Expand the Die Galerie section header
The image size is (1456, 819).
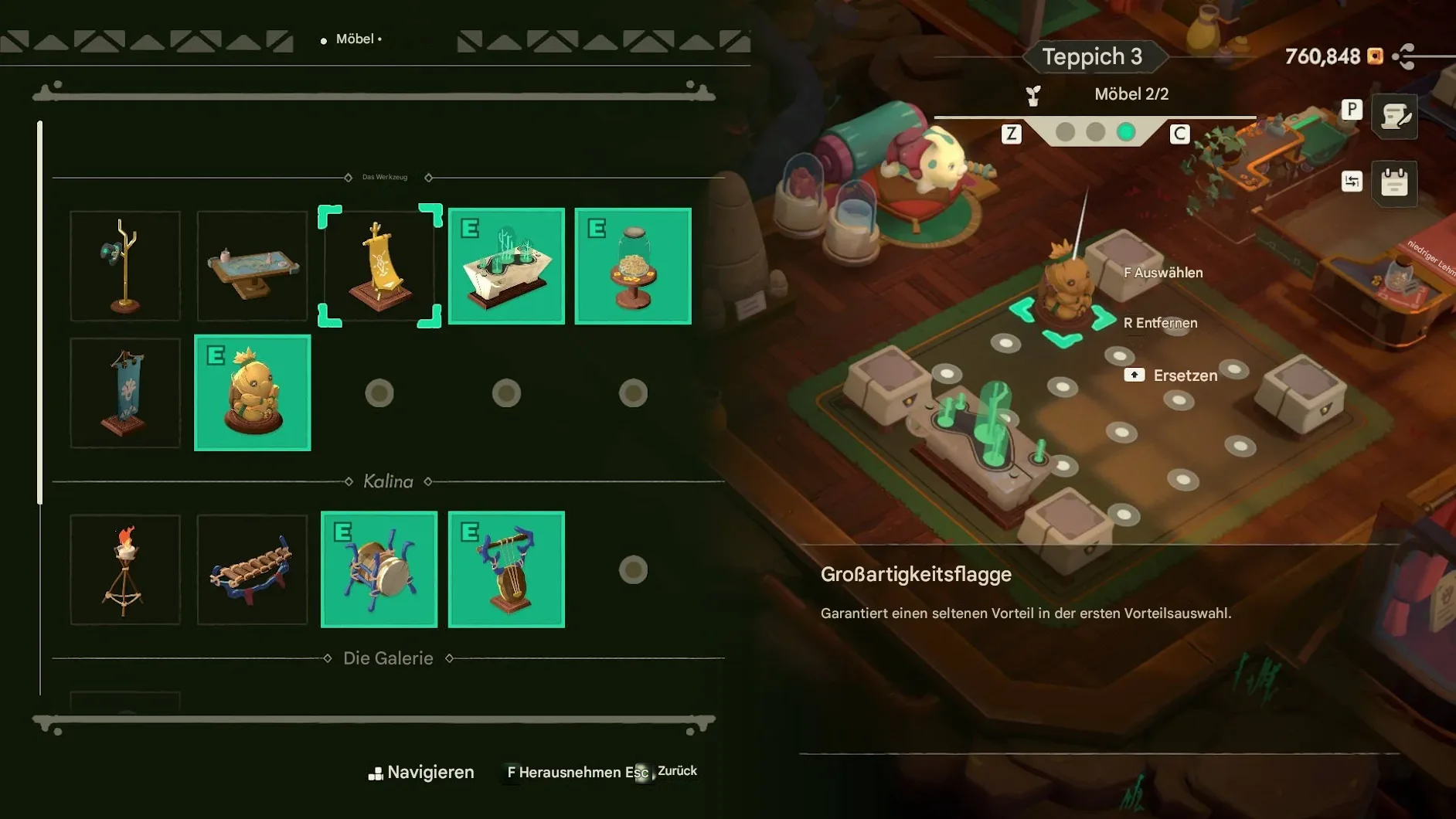click(x=389, y=658)
